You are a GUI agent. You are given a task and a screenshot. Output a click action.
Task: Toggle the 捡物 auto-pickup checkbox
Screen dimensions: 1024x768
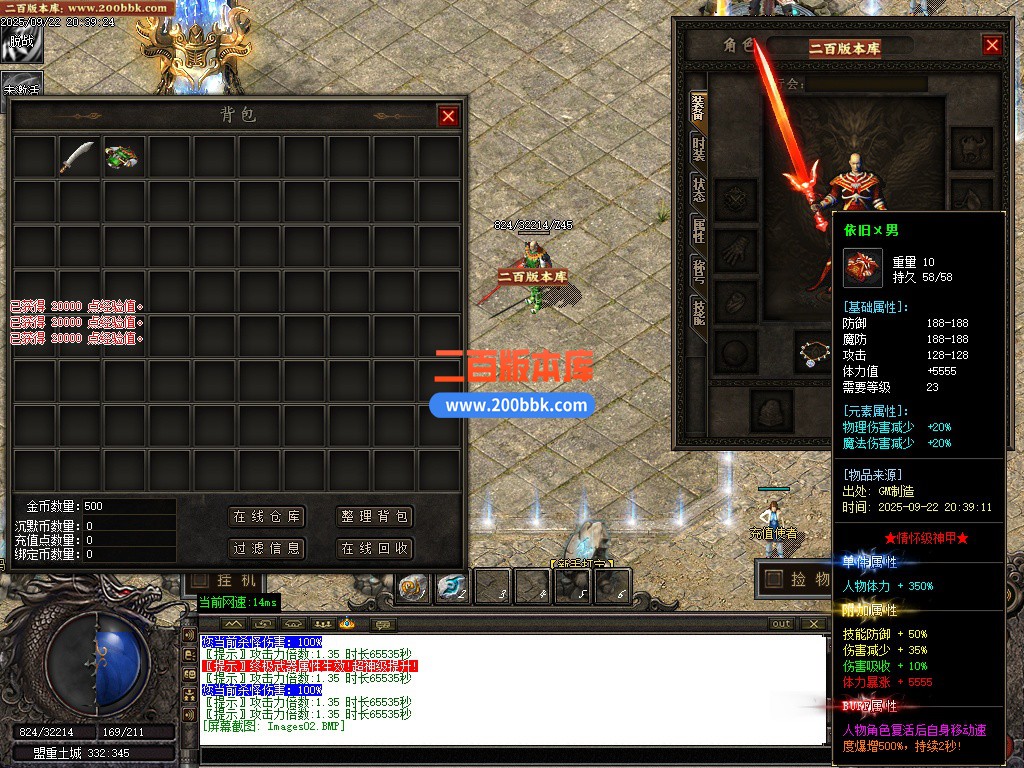[773, 578]
